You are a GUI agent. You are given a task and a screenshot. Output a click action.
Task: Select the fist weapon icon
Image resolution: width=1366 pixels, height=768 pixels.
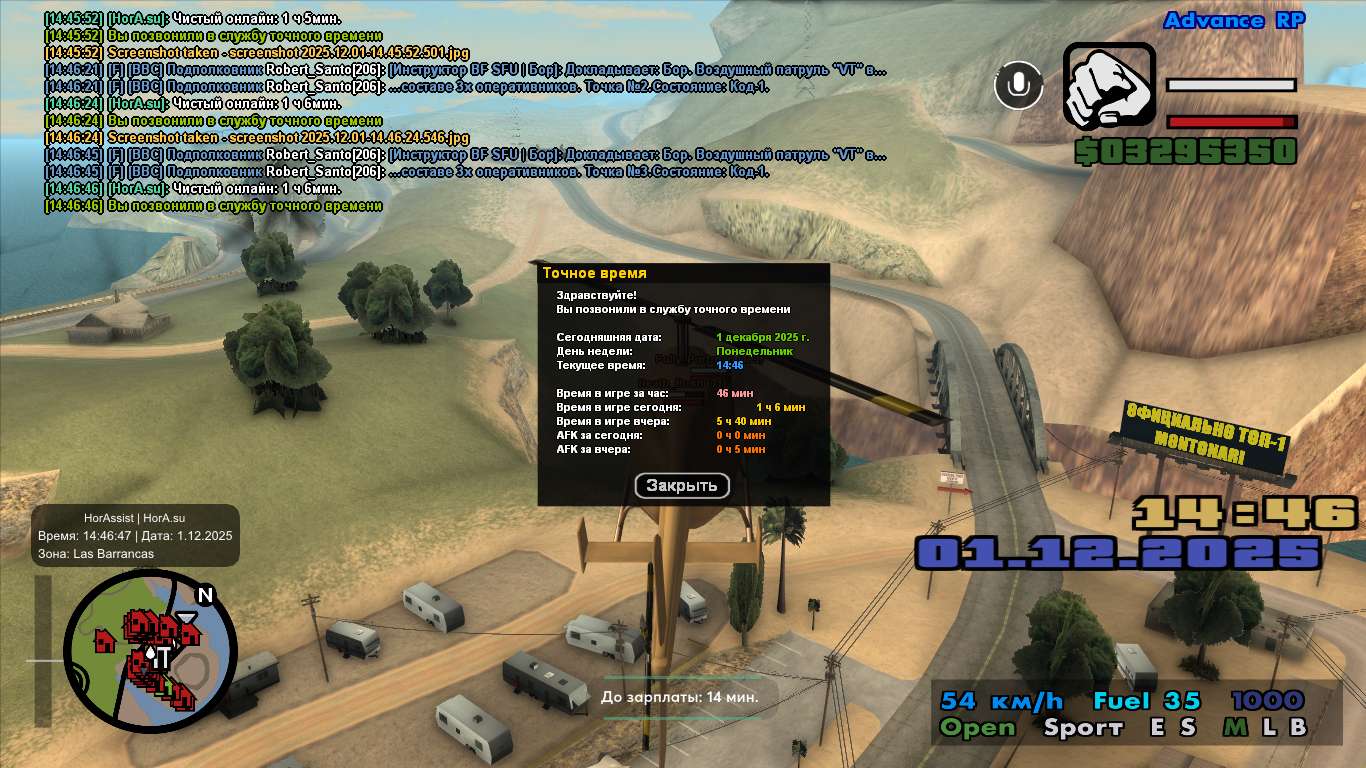click(x=1106, y=86)
